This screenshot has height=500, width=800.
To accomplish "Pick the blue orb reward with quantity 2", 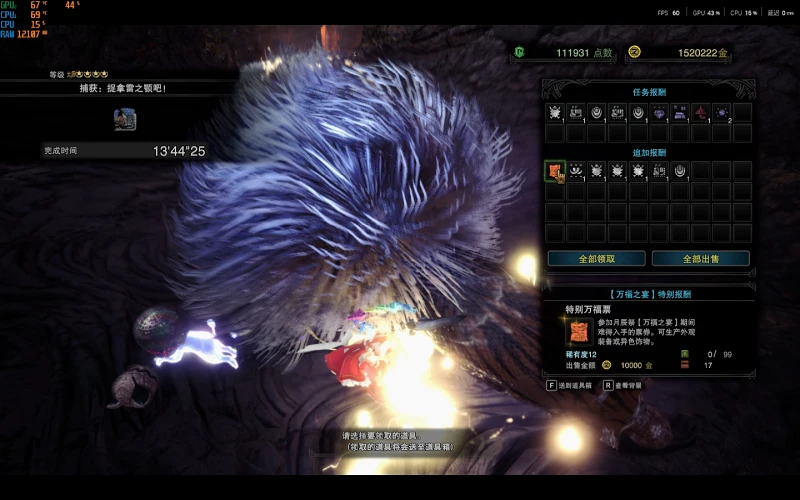I will pos(722,112).
